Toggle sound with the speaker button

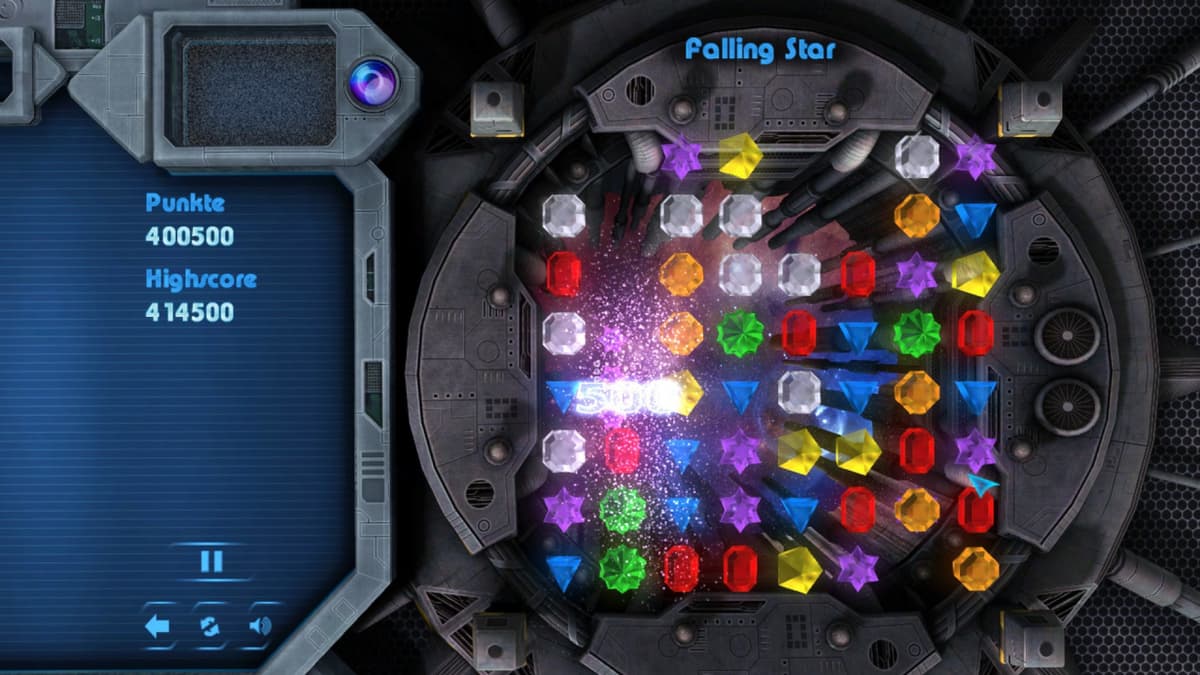261,627
